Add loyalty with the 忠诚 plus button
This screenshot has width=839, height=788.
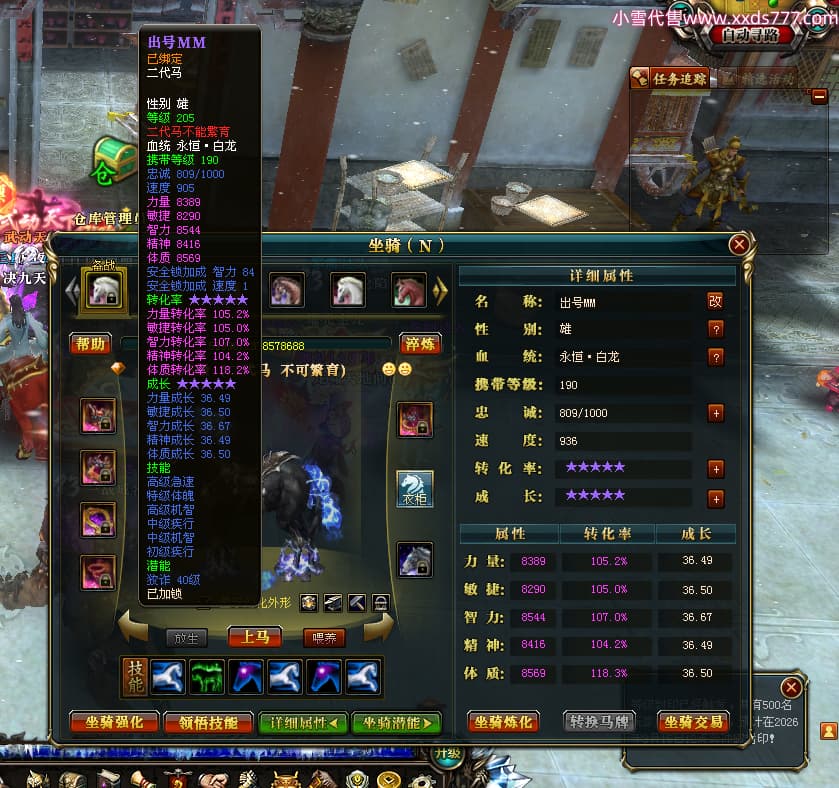click(716, 413)
